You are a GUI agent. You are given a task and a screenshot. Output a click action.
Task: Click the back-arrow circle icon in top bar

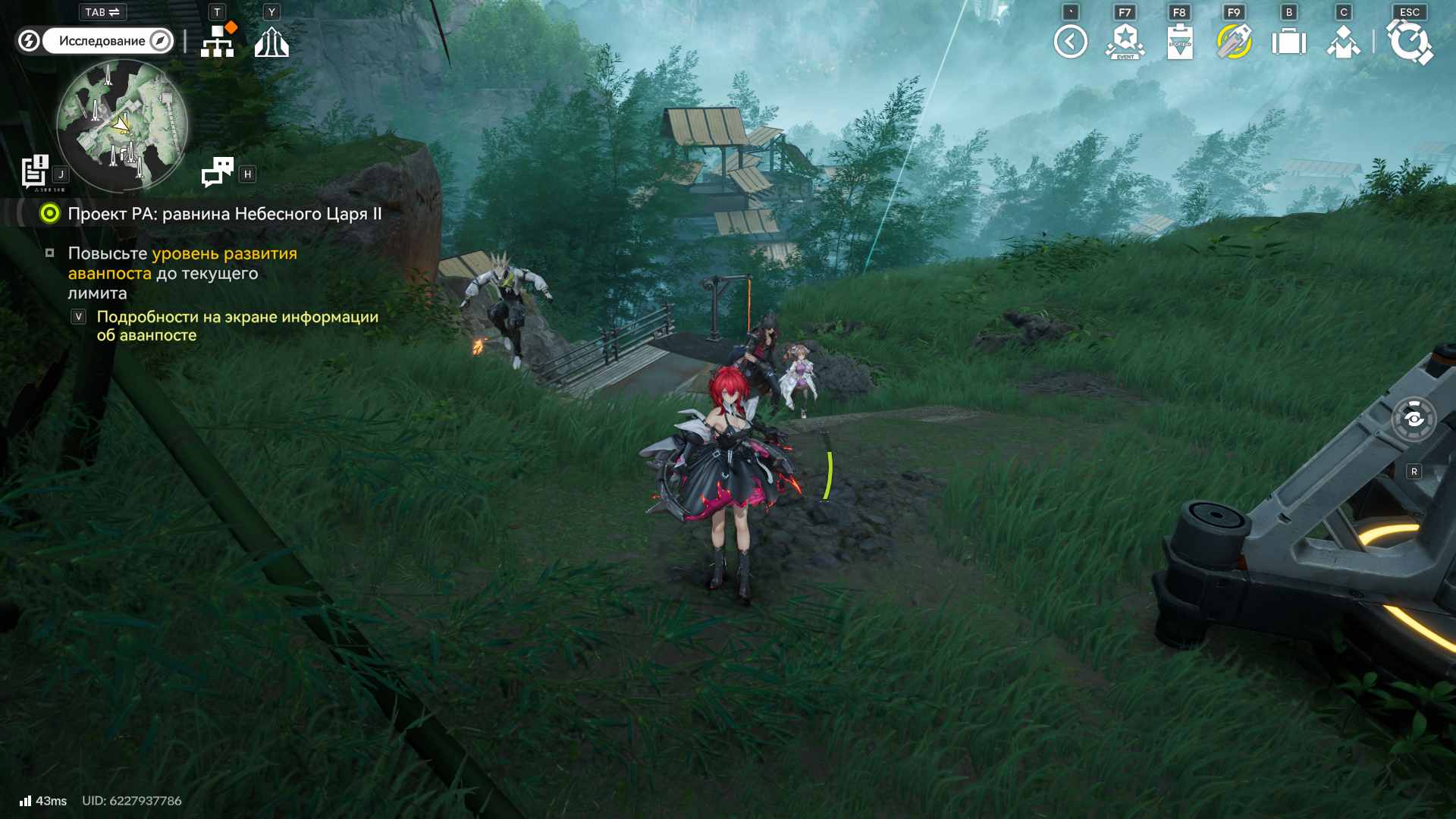1070,42
